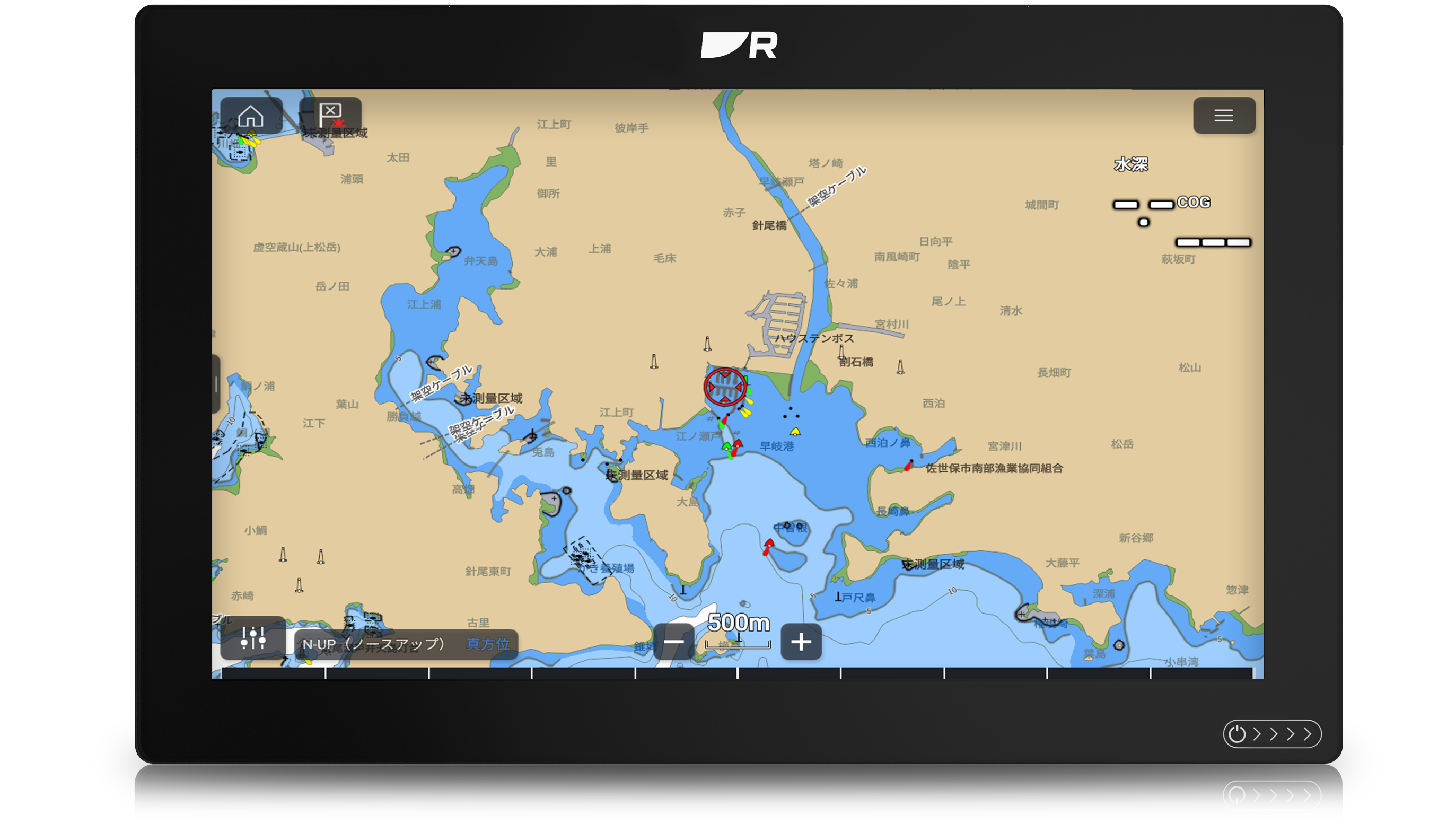Open the home screen

click(x=250, y=116)
